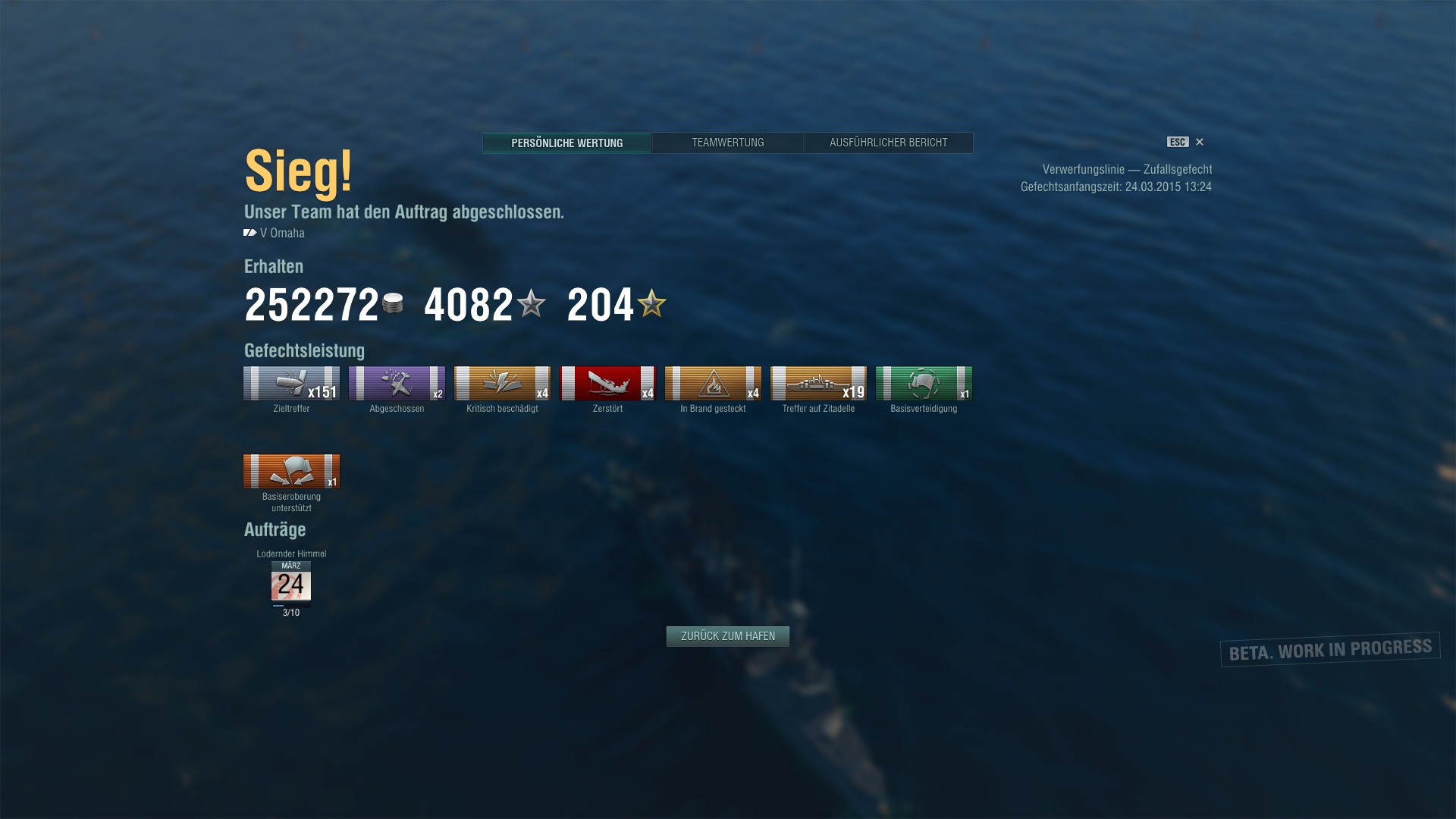Open the Ausführlicher Bericht tab
1456x819 pixels.
[x=888, y=143]
